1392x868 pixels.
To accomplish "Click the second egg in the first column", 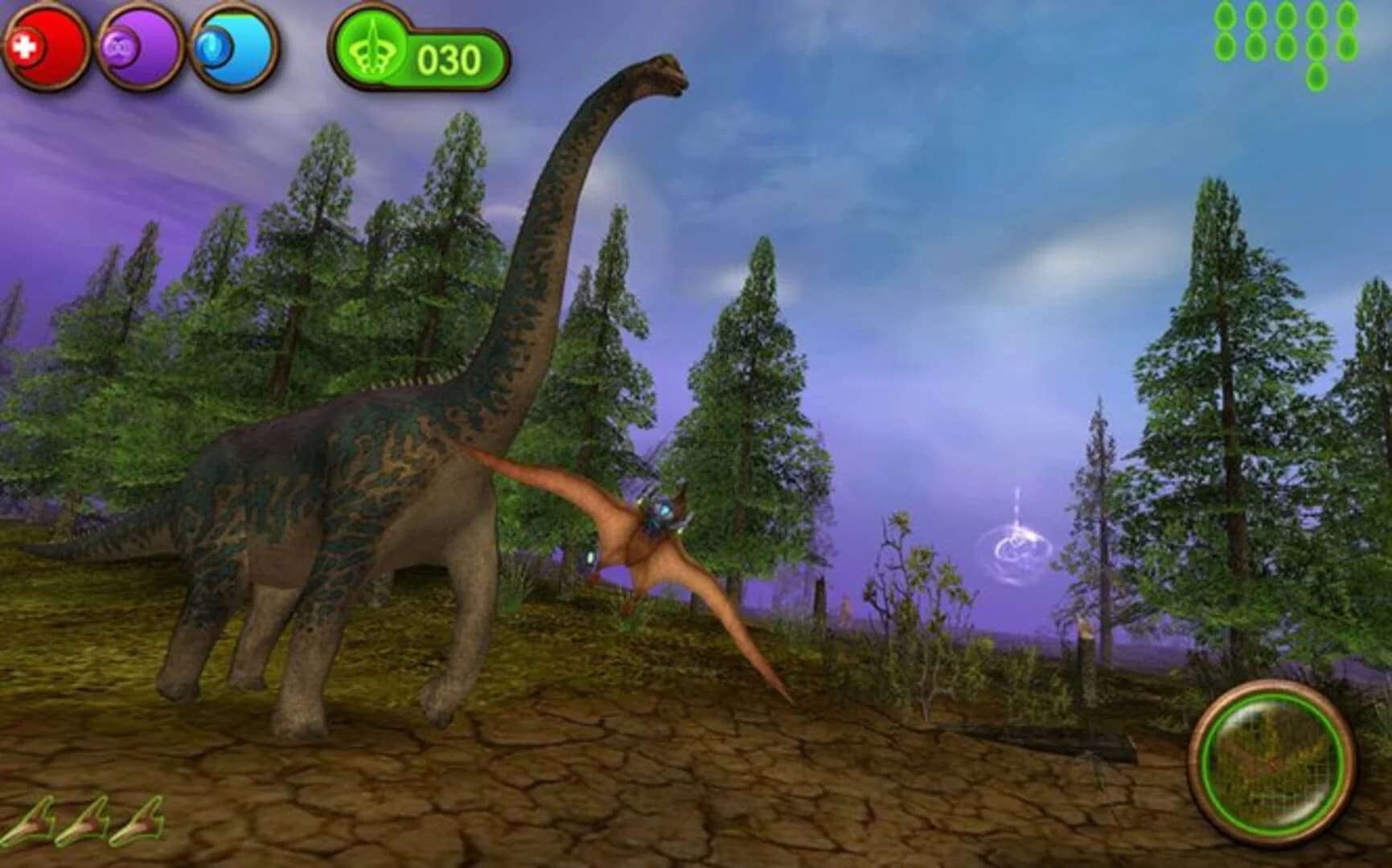I will (1225, 47).
